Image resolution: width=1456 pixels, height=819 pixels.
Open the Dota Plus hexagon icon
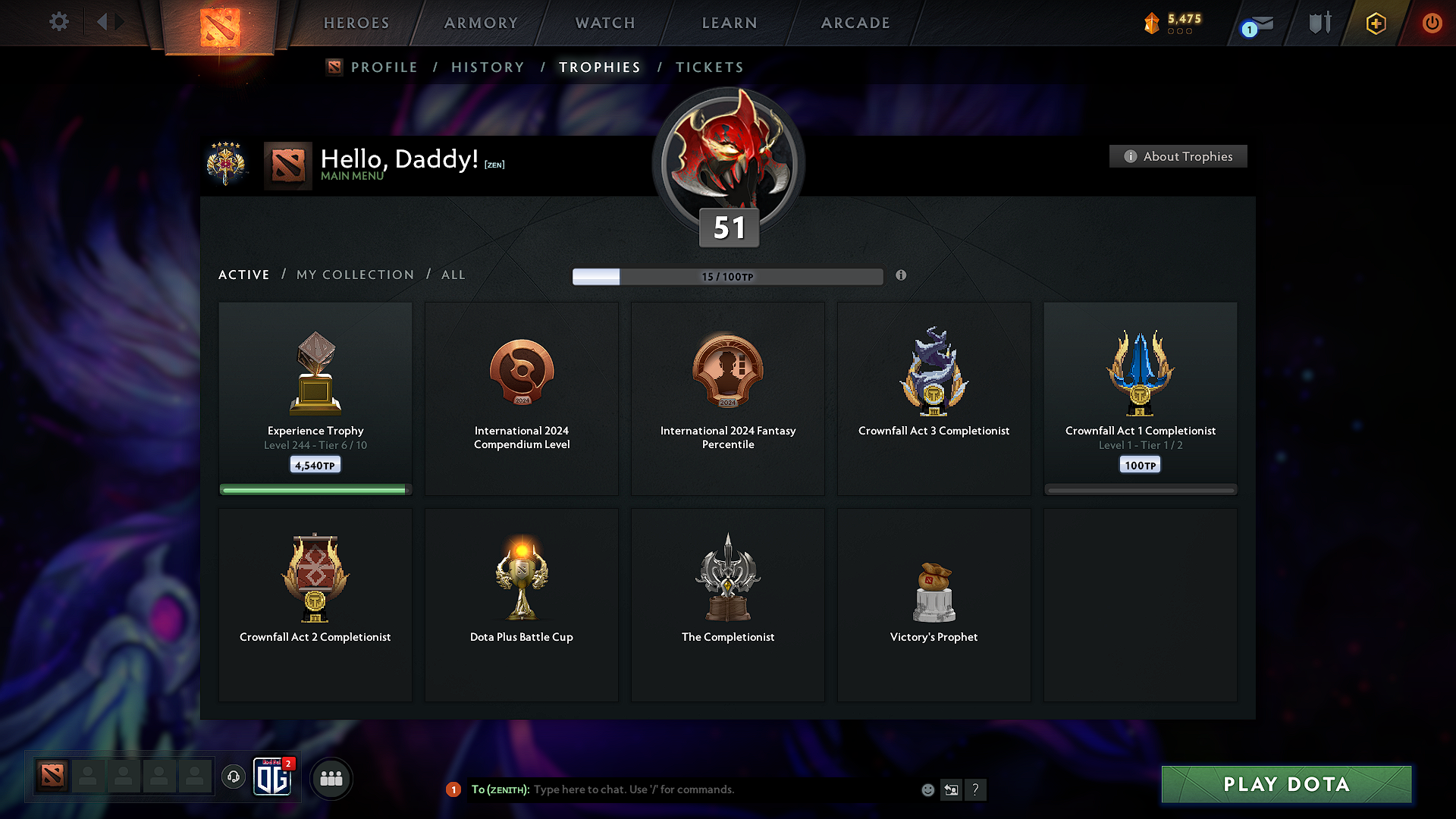tap(1375, 23)
